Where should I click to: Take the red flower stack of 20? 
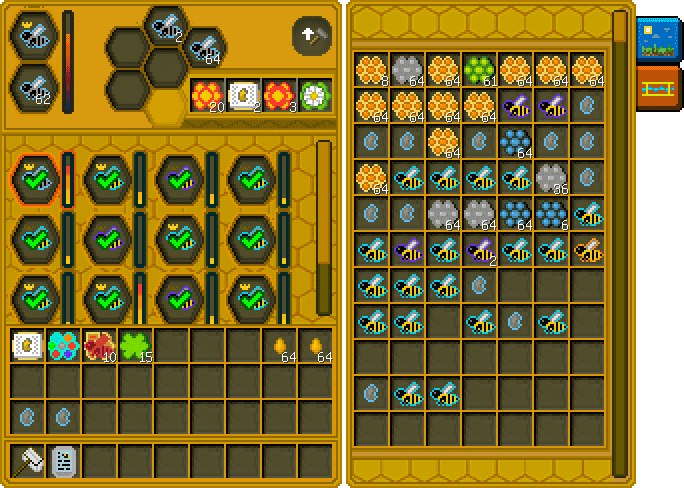pos(207,96)
